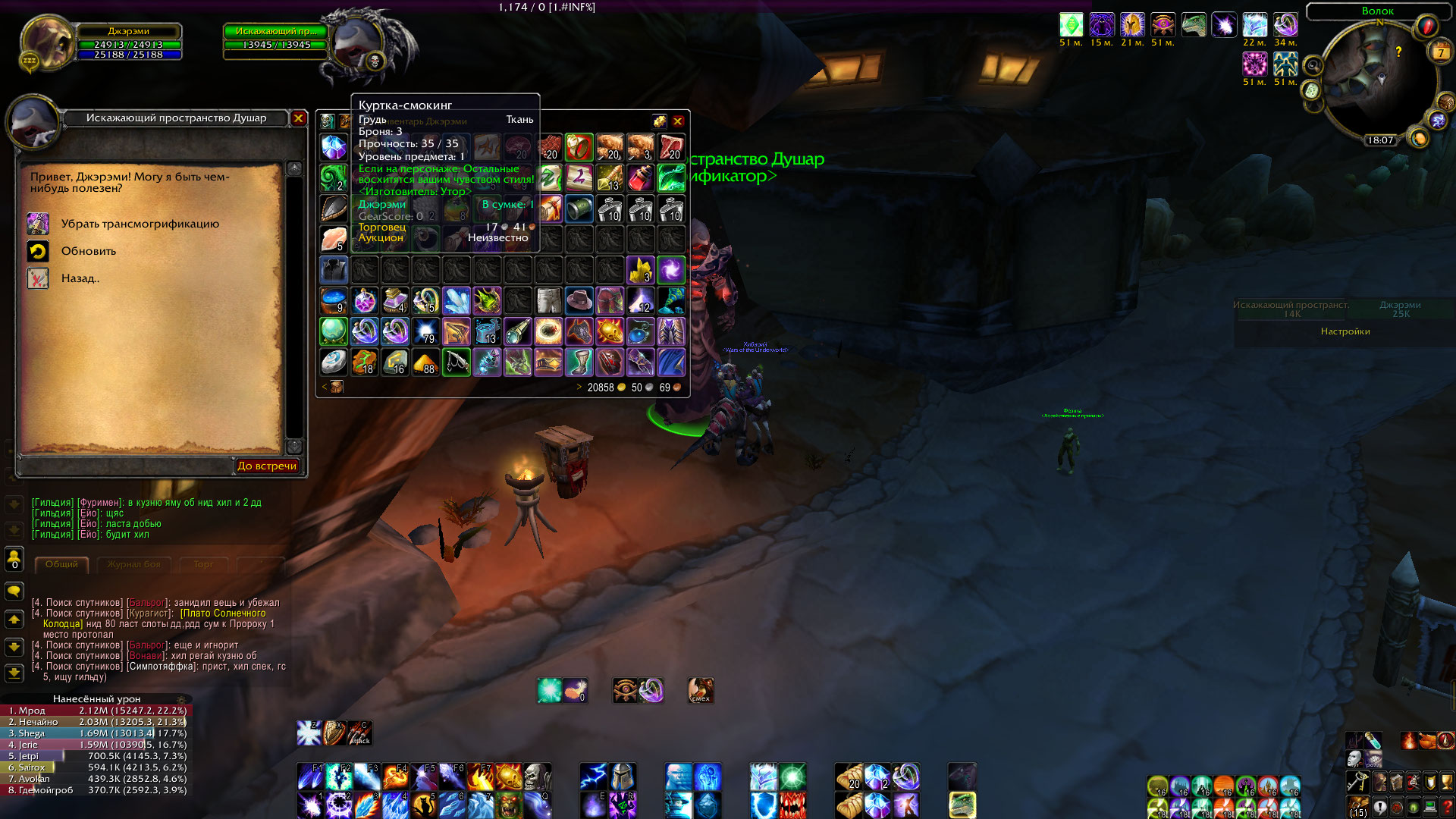This screenshot has height=819, width=1456.
Task: Open 'Настройки' in the threat panel
Action: 1345,331
